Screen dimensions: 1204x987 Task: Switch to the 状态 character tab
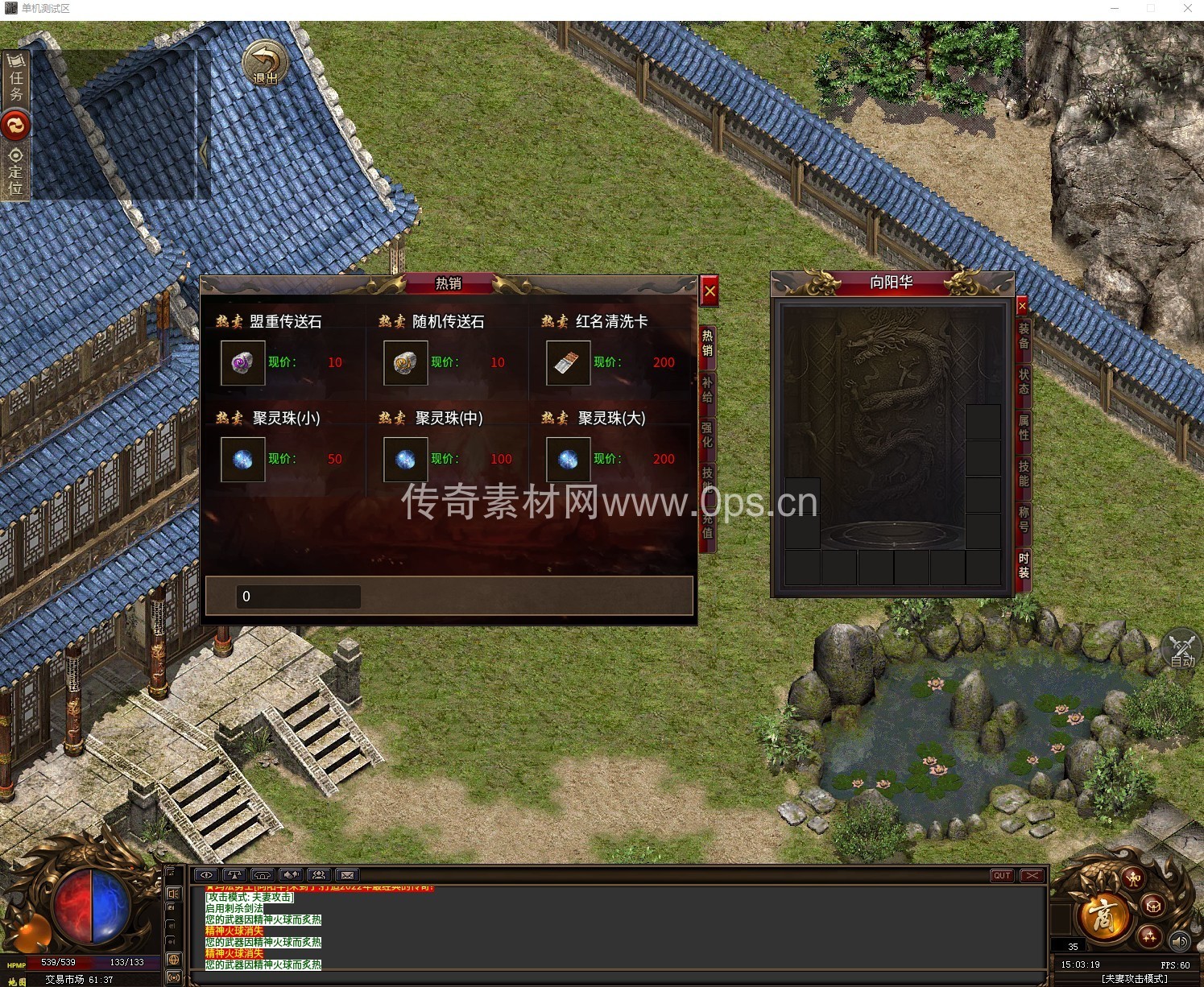click(1024, 382)
